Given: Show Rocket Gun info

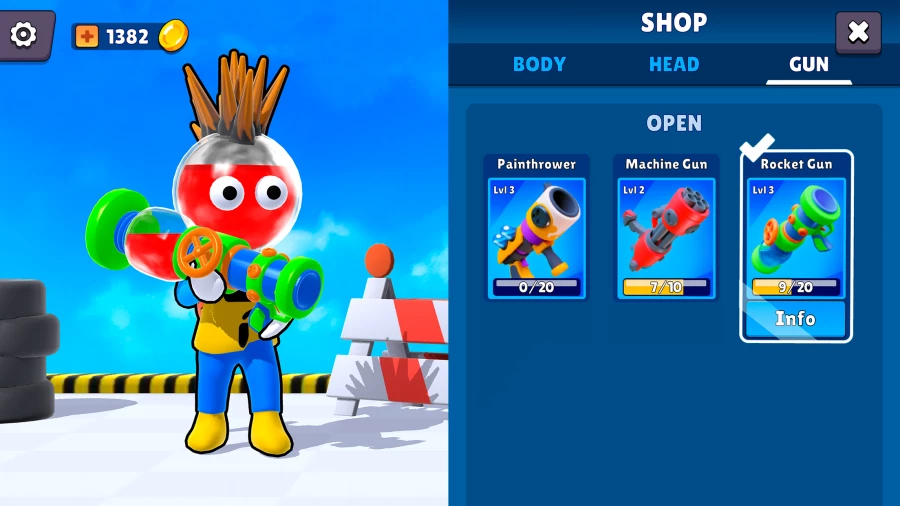Looking at the screenshot, I should point(796,319).
